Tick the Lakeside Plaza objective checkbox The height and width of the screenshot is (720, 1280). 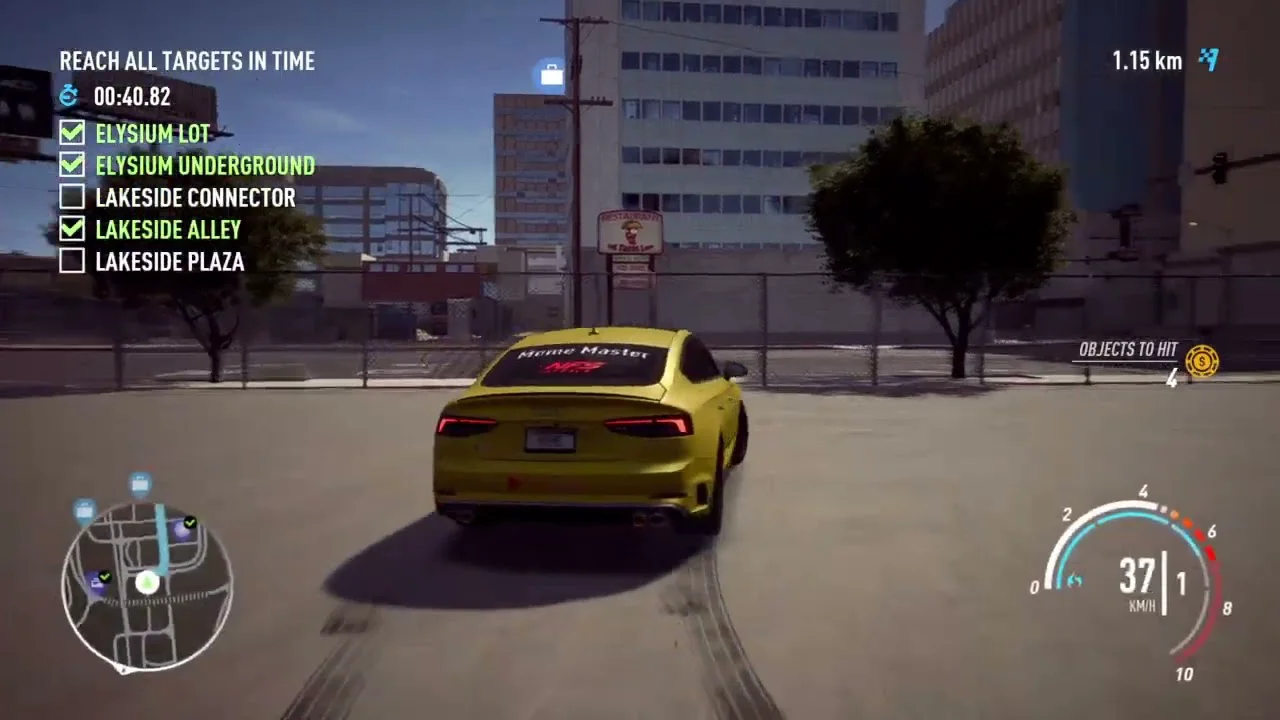tap(72, 261)
